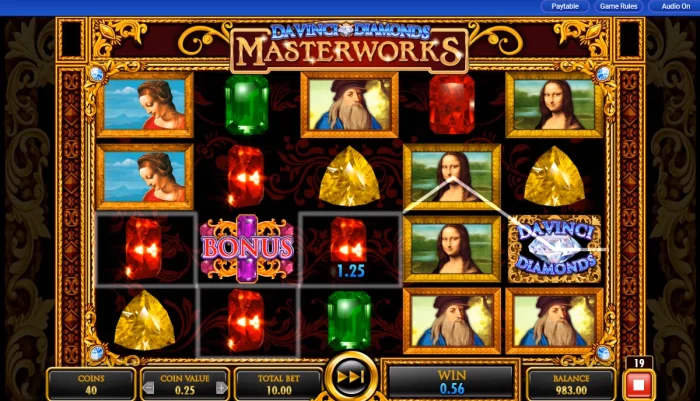This screenshot has height=401, width=700.
Task: Decrease the coin value with left arrow
Action: 148,387
